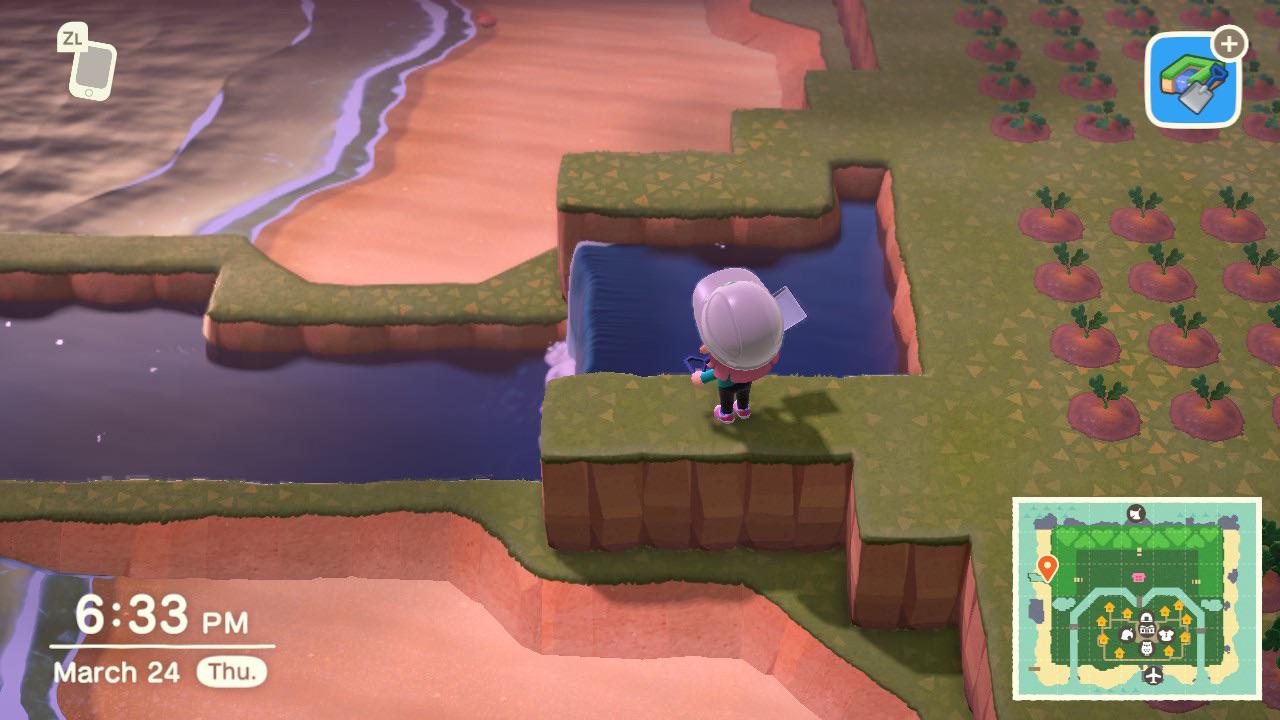Click the dock icon at the top of the minimap
1280x720 pixels.
(x=1135, y=513)
